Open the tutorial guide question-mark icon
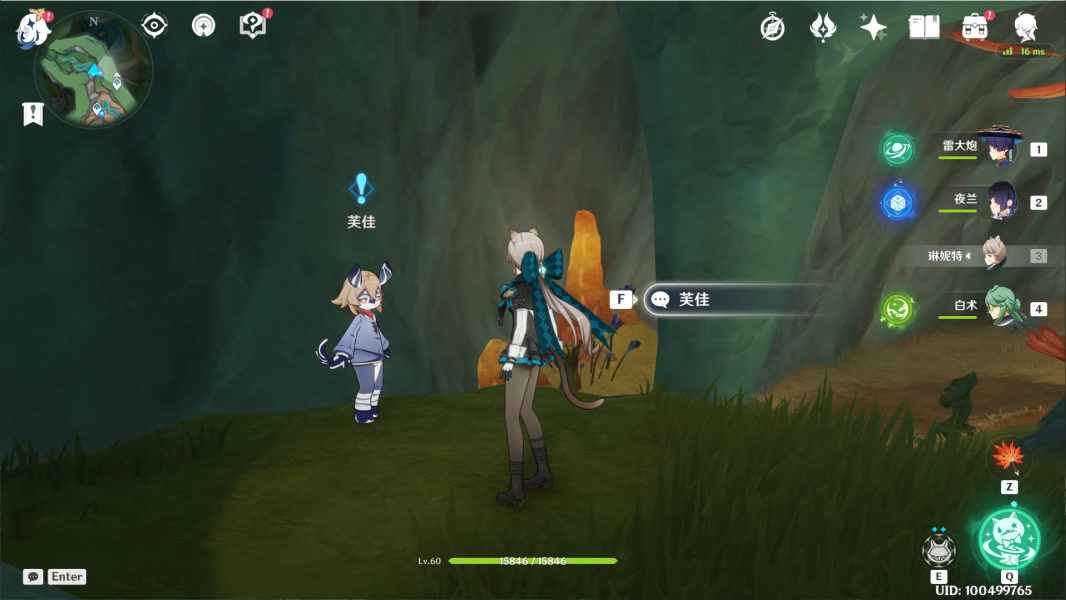The height and width of the screenshot is (600, 1066). 253,25
